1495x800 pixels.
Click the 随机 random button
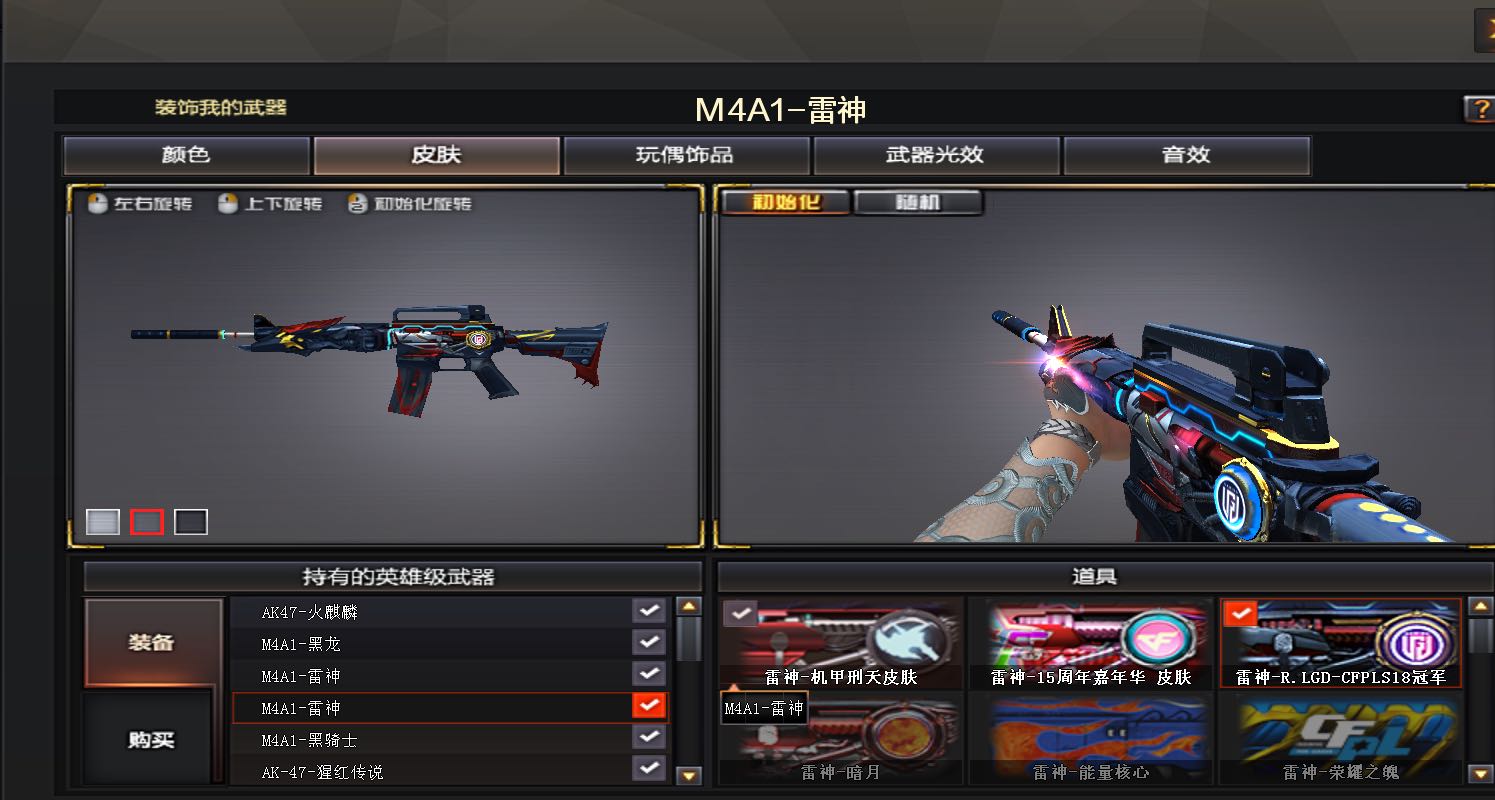pos(918,202)
